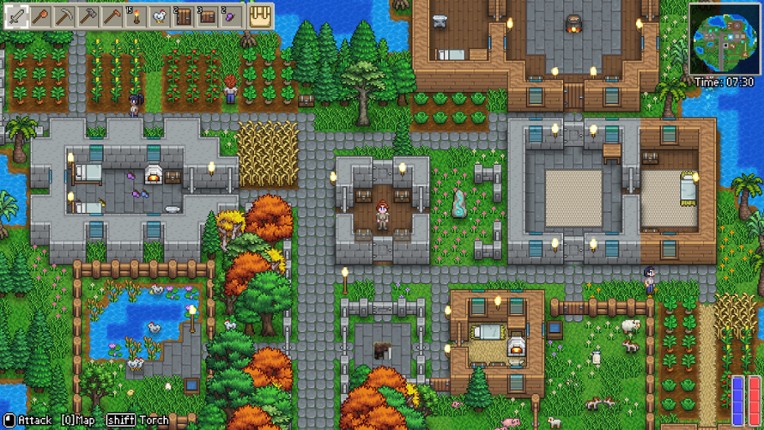Choose the pickaxe from the hotbar
The image size is (764, 430).
point(65,16)
